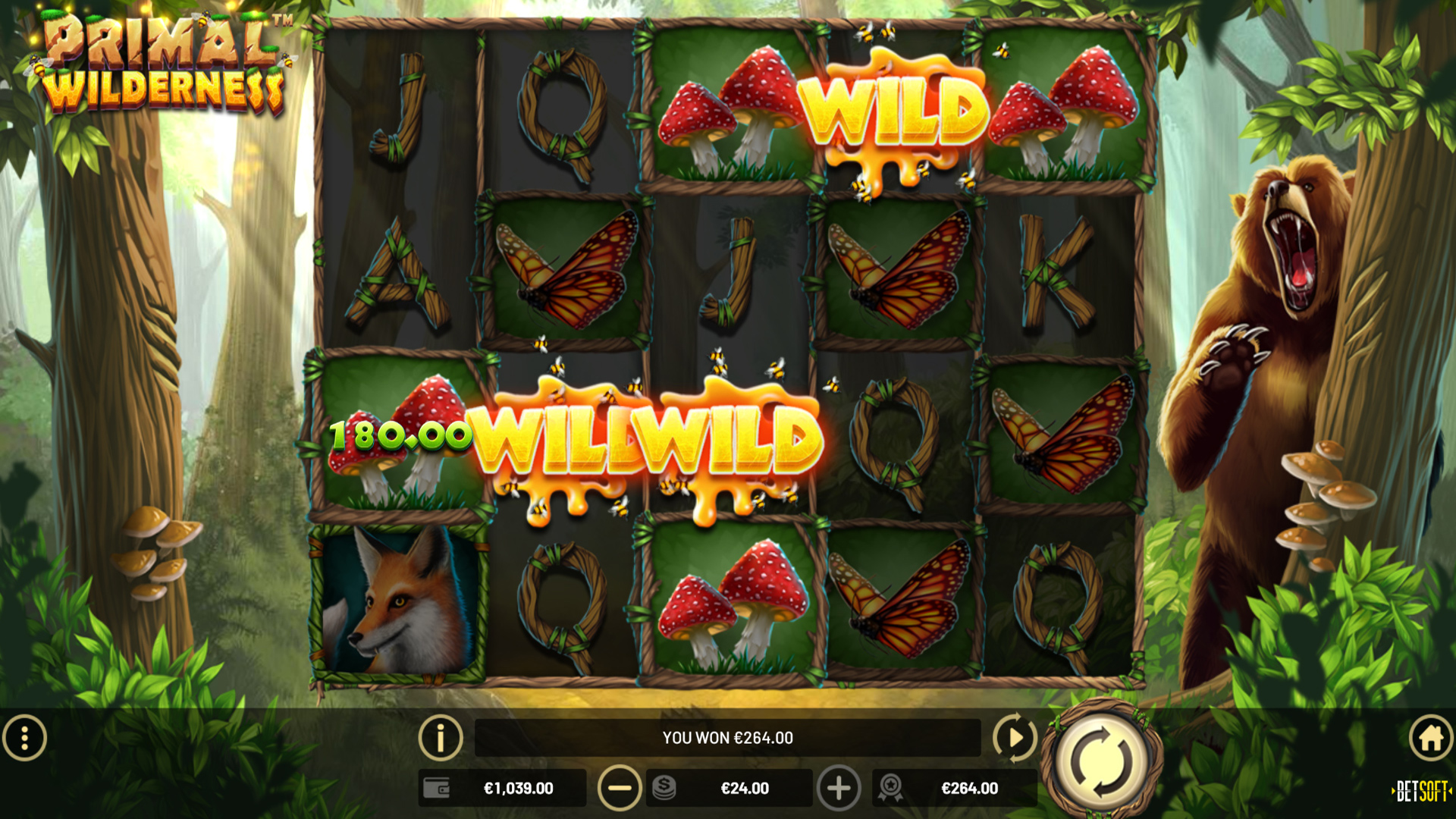Decrease the bet with the minus button
Image resolution: width=1456 pixels, height=819 pixels.
tap(620, 788)
